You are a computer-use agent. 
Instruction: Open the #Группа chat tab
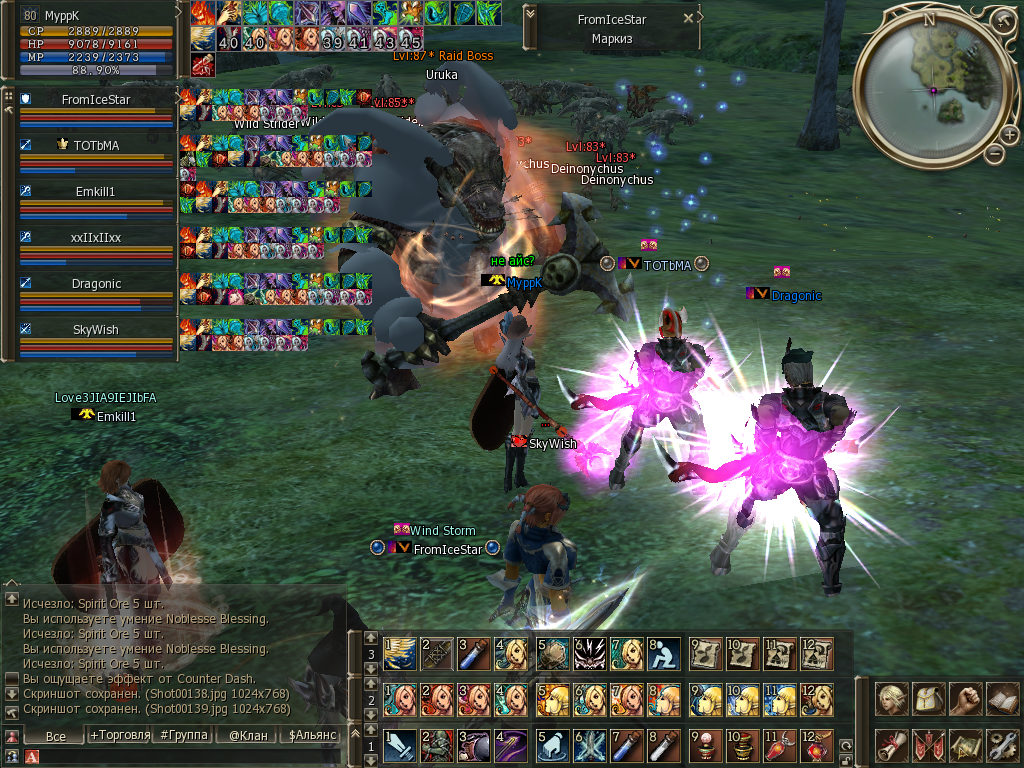pyautogui.click(x=181, y=736)
